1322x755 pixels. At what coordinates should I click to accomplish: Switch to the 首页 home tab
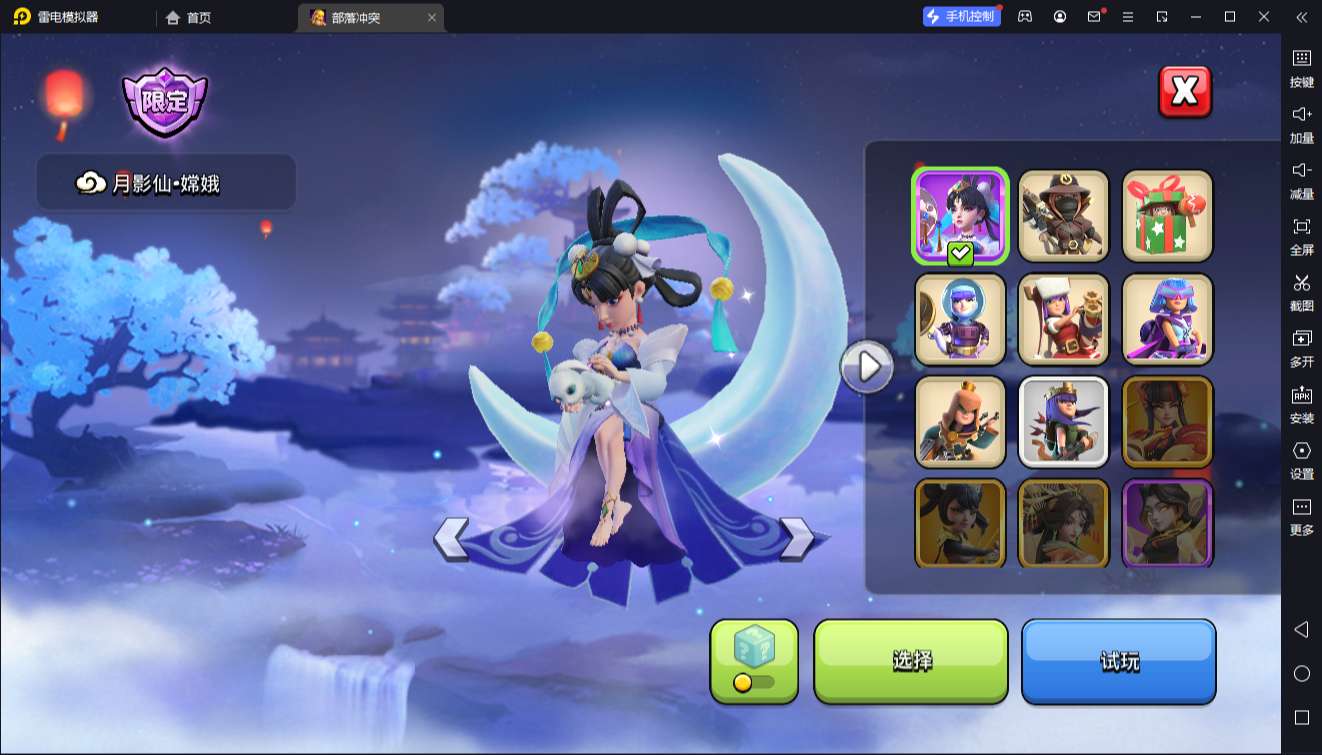coord(189,17)
